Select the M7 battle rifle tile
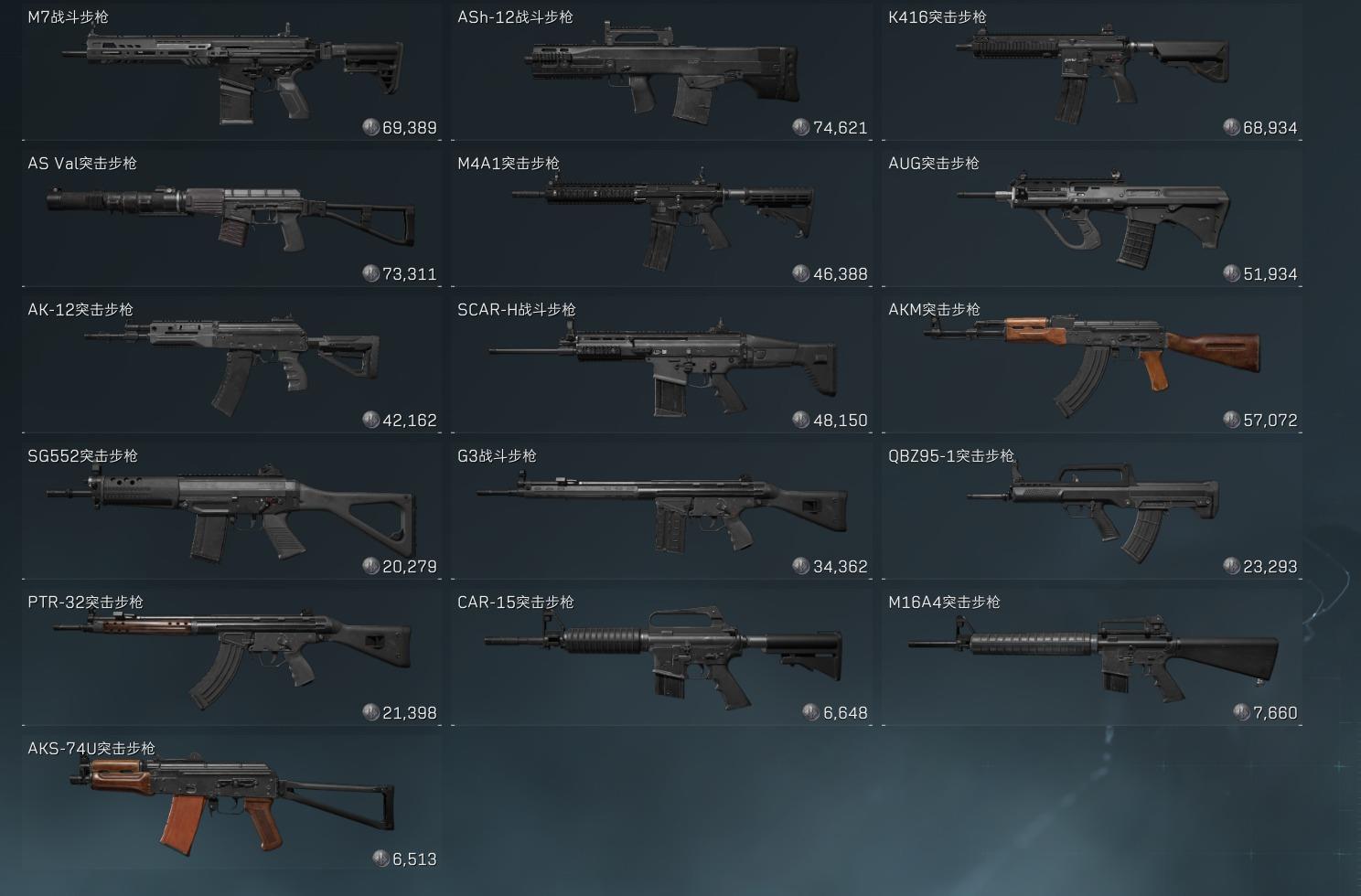This screenshot has height=896, width=1361. click(231, 73)
